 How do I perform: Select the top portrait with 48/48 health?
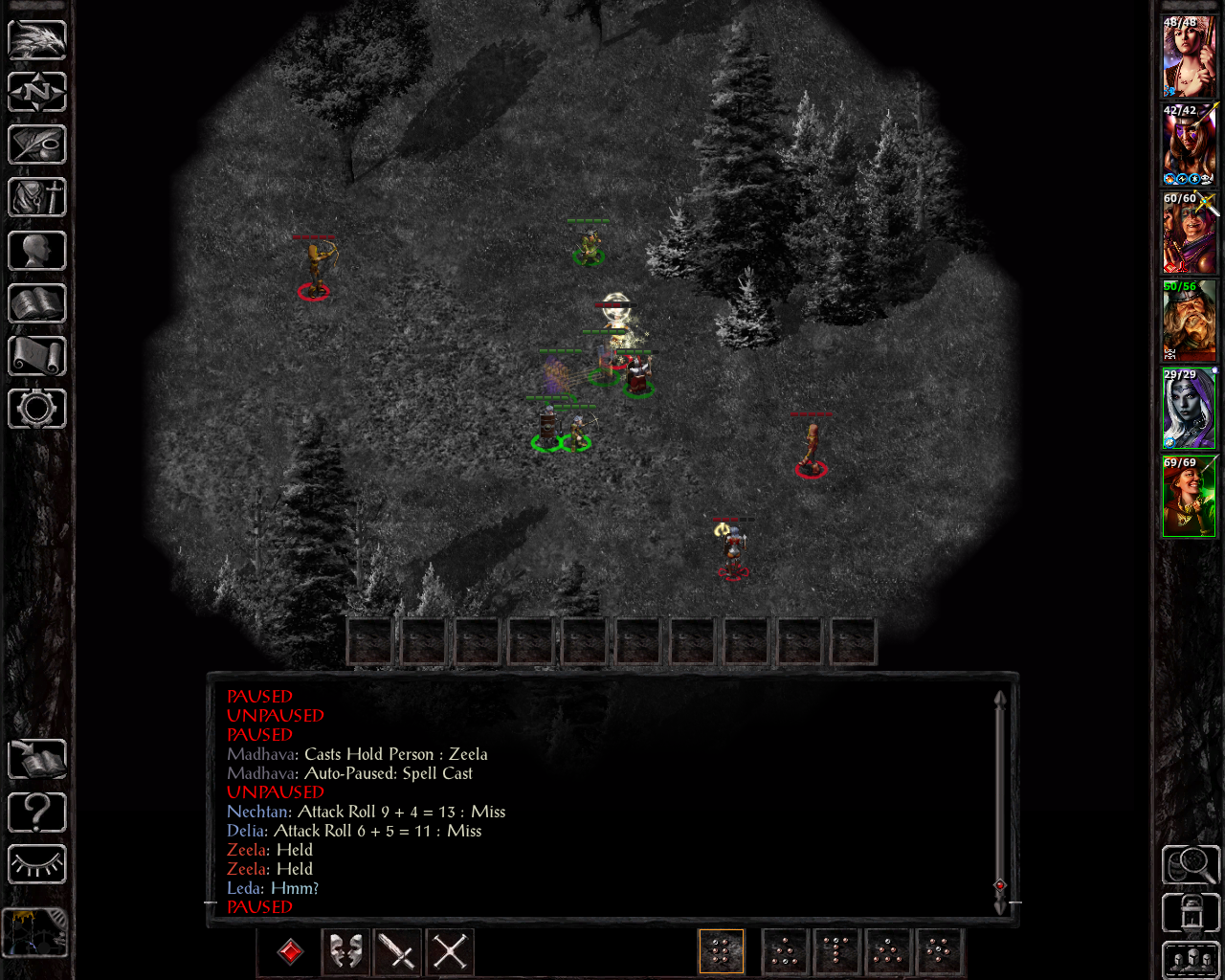[x=1189, y=56]
